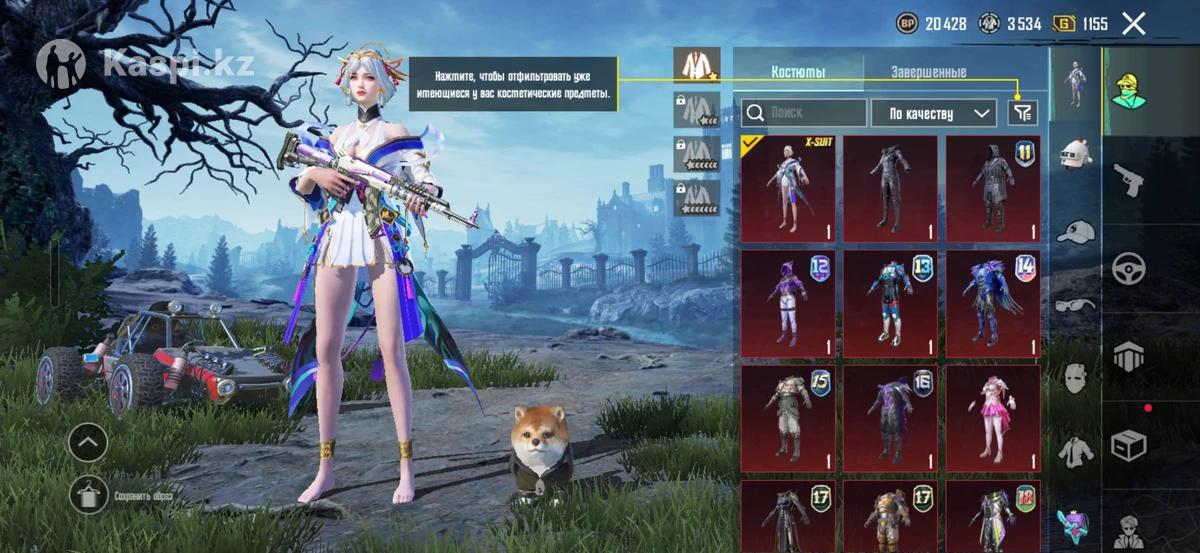Open the steering wheel vehicles section
Screen dimensions: 1200x553
pos(1129,268)
